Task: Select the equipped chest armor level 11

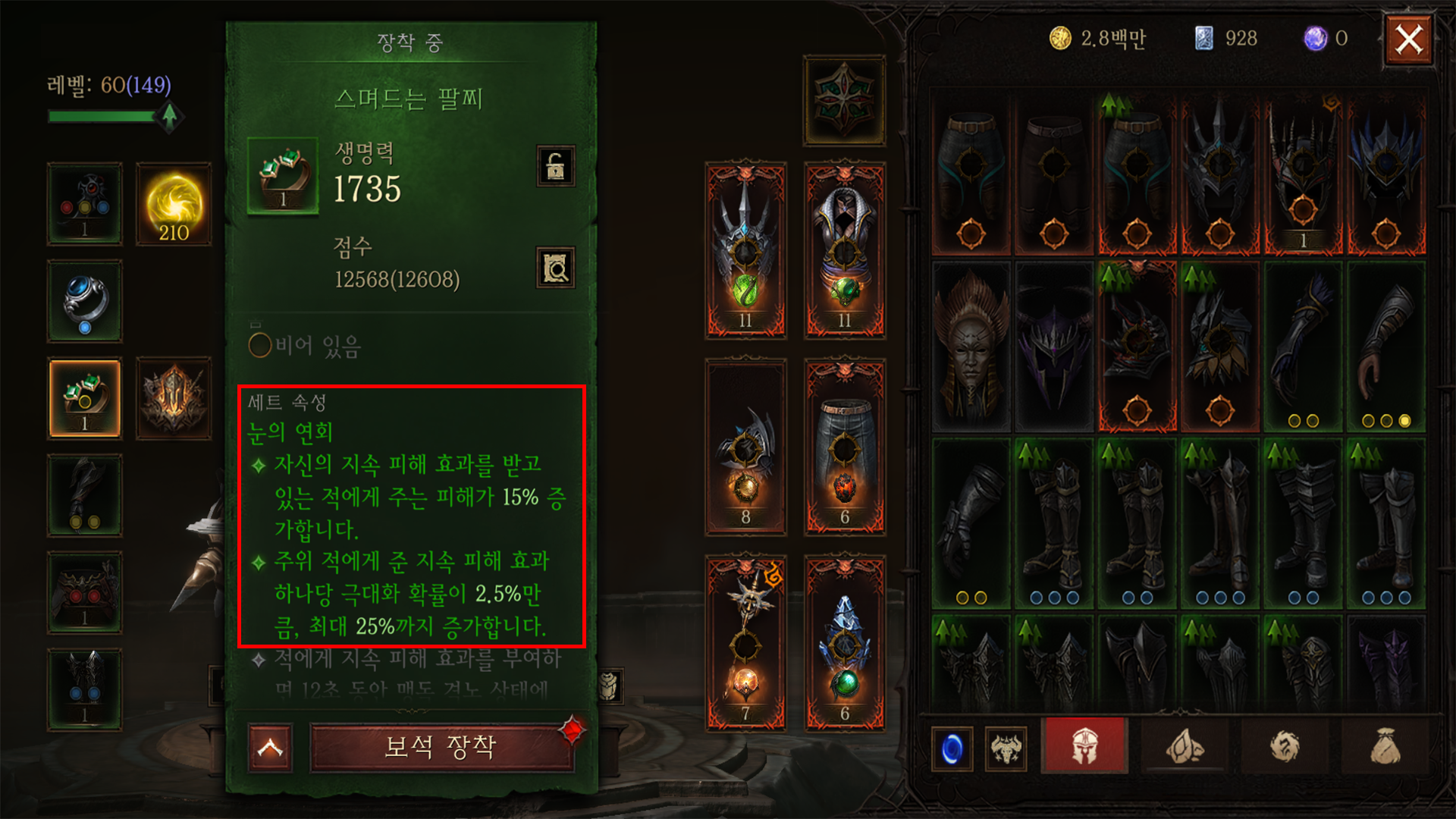Action: [844, 250]
